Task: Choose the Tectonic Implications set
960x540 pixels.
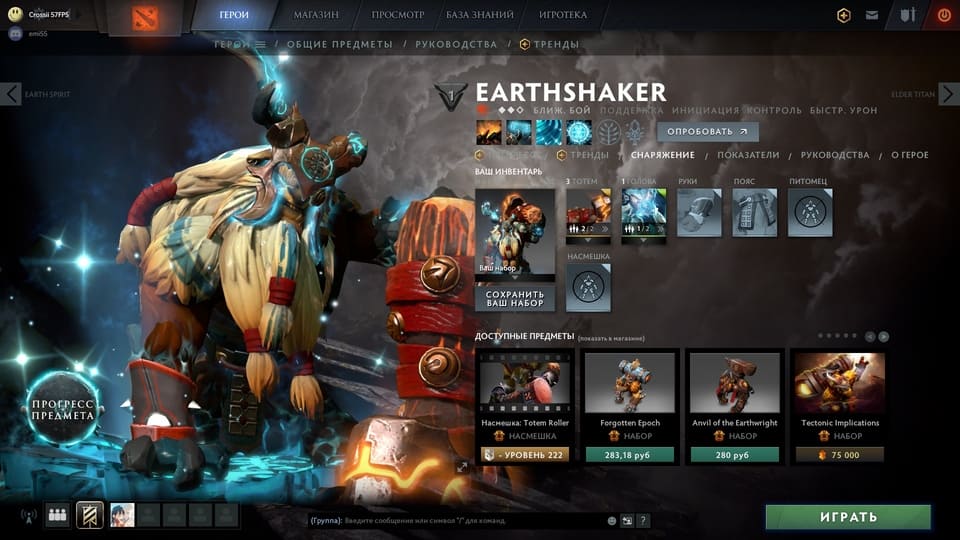Action: pyautogui.click(x=840, y=405)
